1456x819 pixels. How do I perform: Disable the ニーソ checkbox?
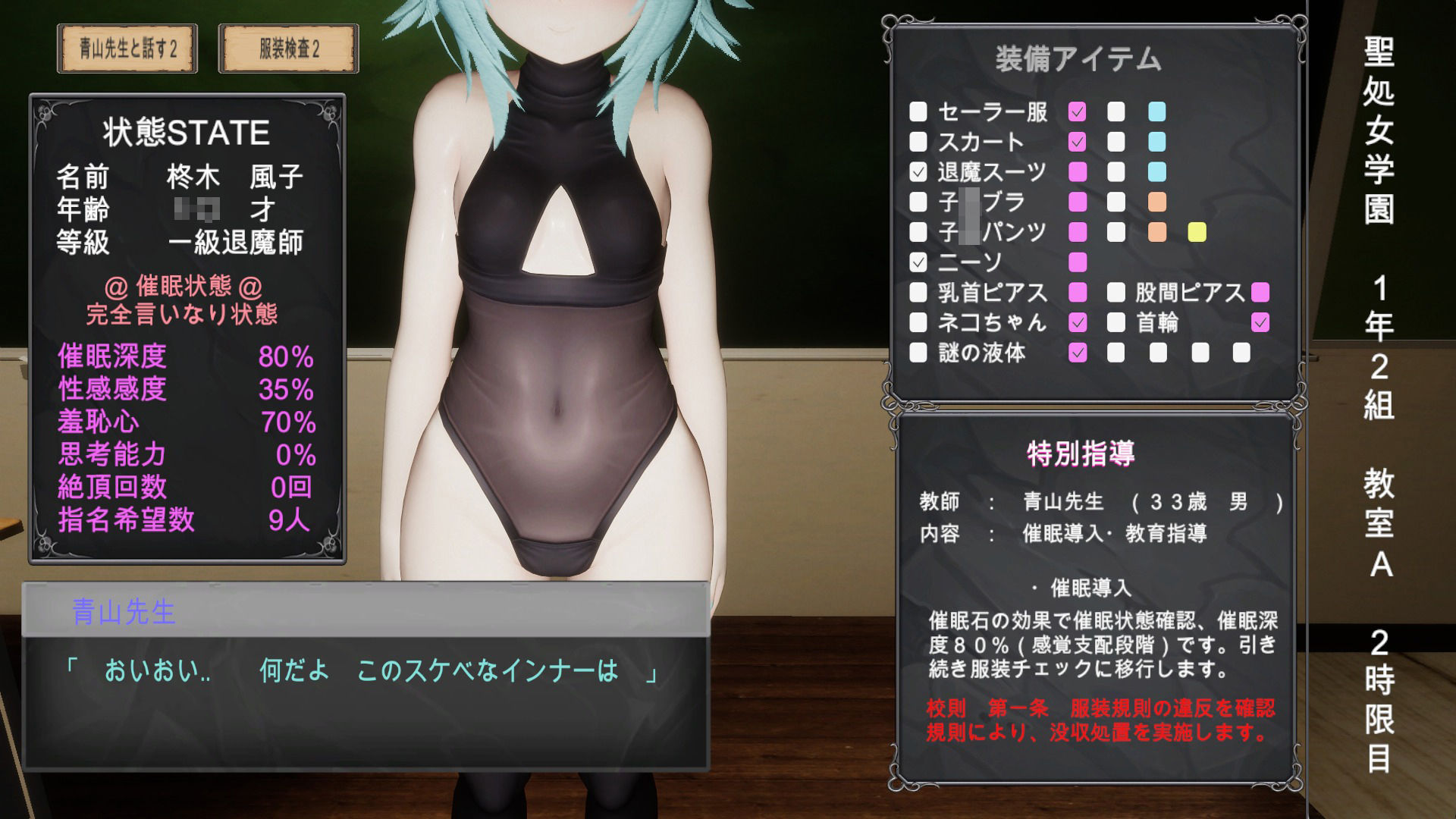(920, 262)
